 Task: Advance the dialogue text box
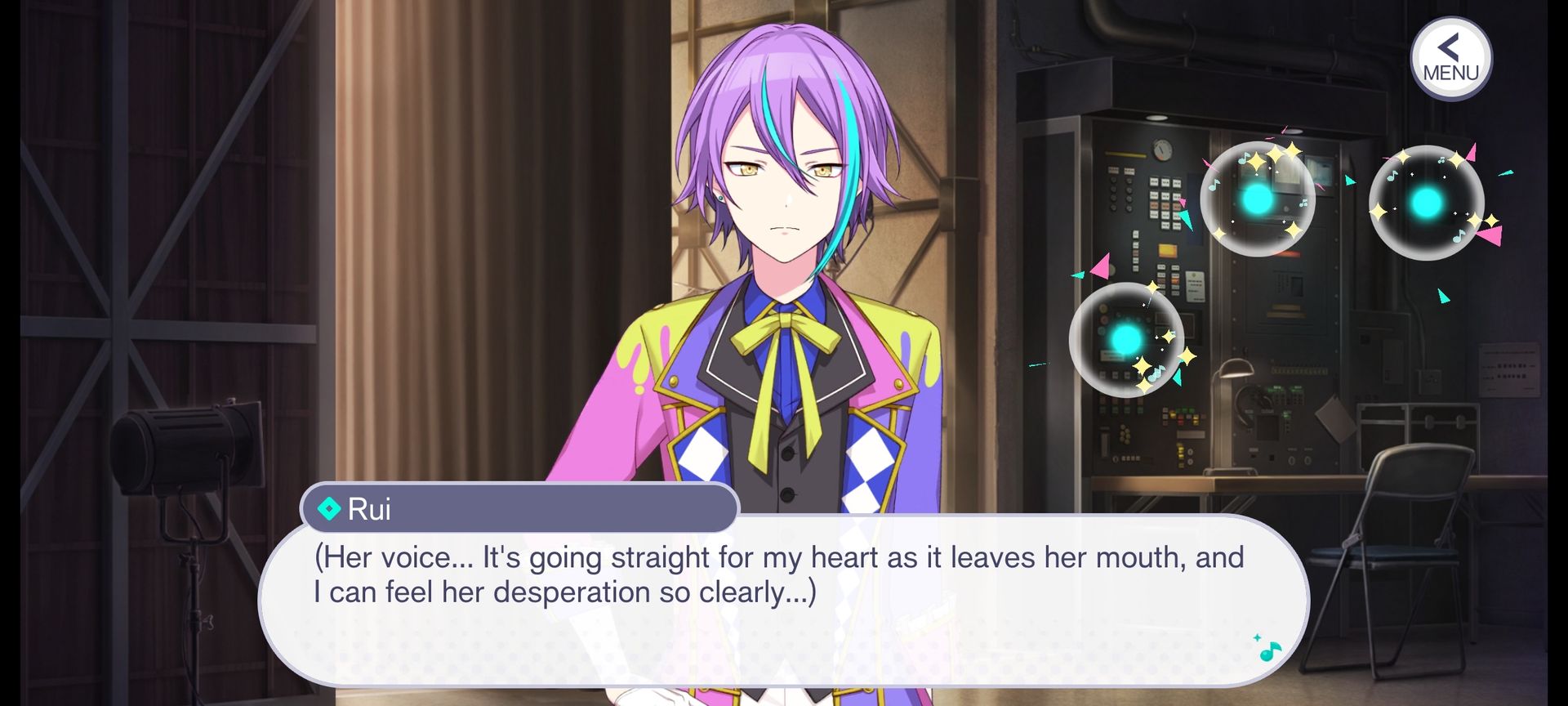click(782, 601)
